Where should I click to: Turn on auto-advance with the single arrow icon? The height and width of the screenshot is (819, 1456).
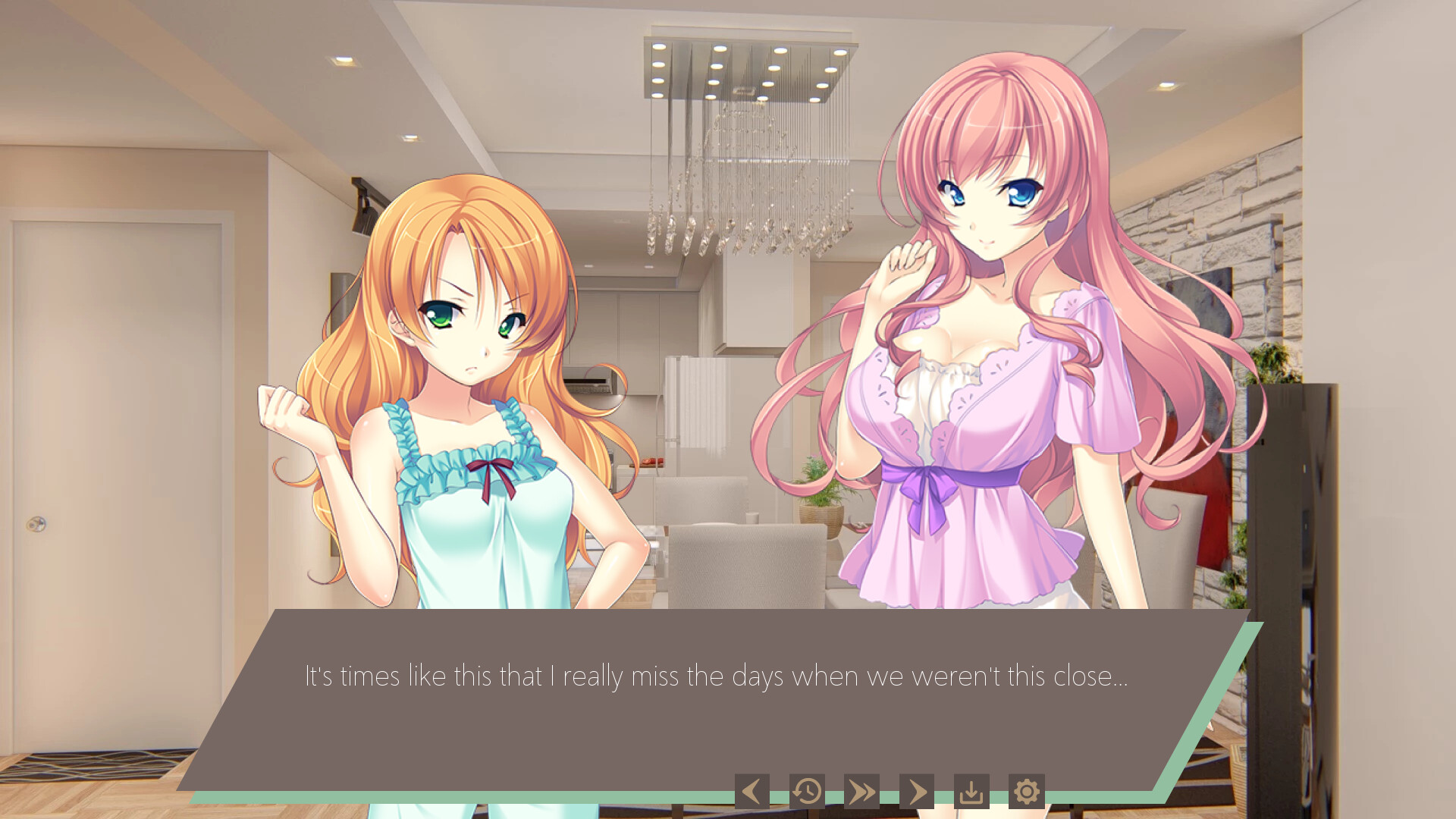pyautogui.click(x=917, y=791)
